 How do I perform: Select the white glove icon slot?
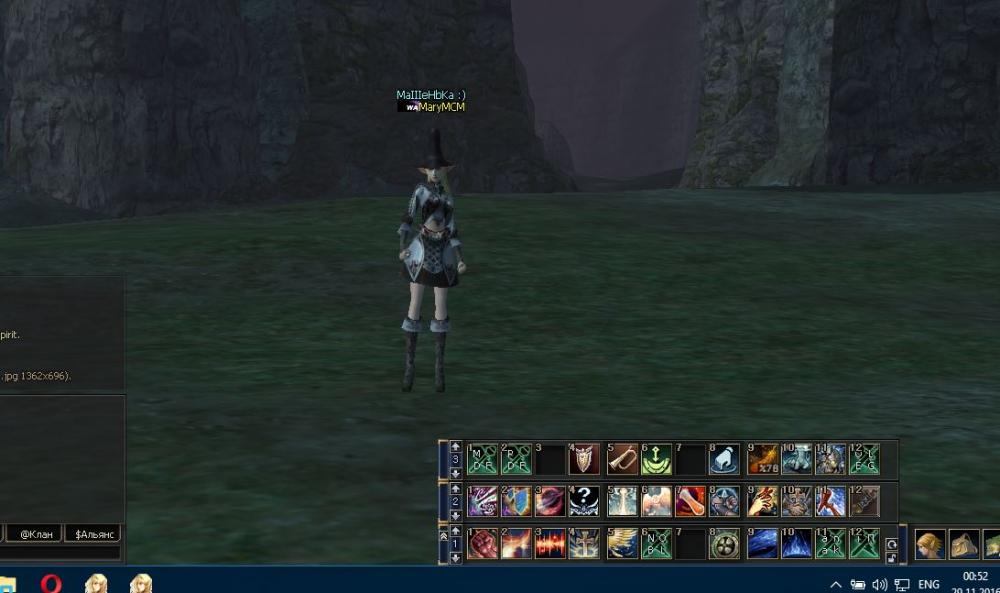tap(724, 459)
